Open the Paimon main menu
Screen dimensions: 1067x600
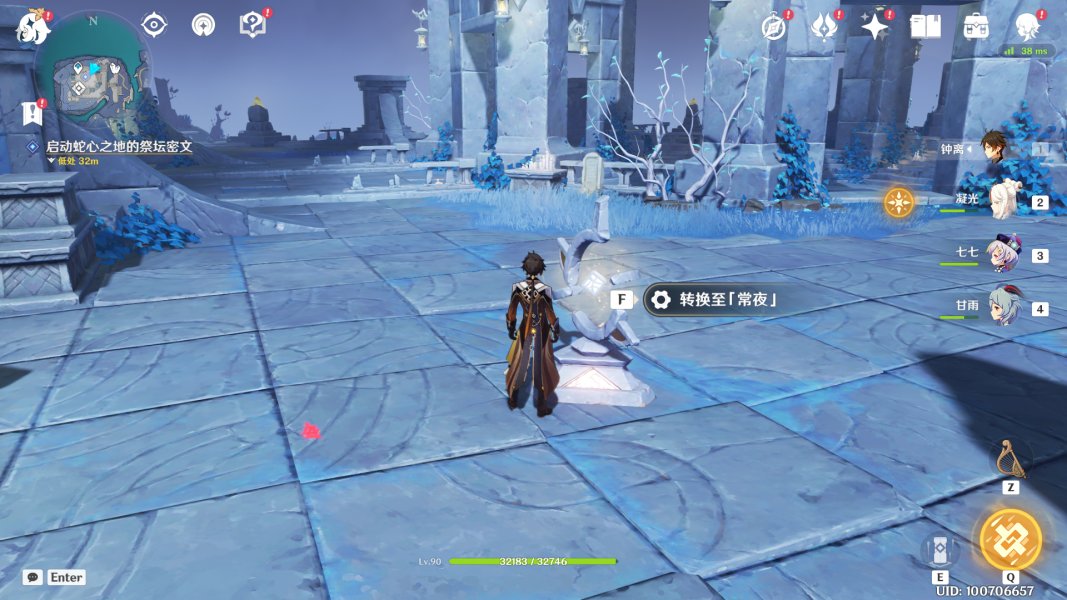pyautogui.click(x=33, y=27)
